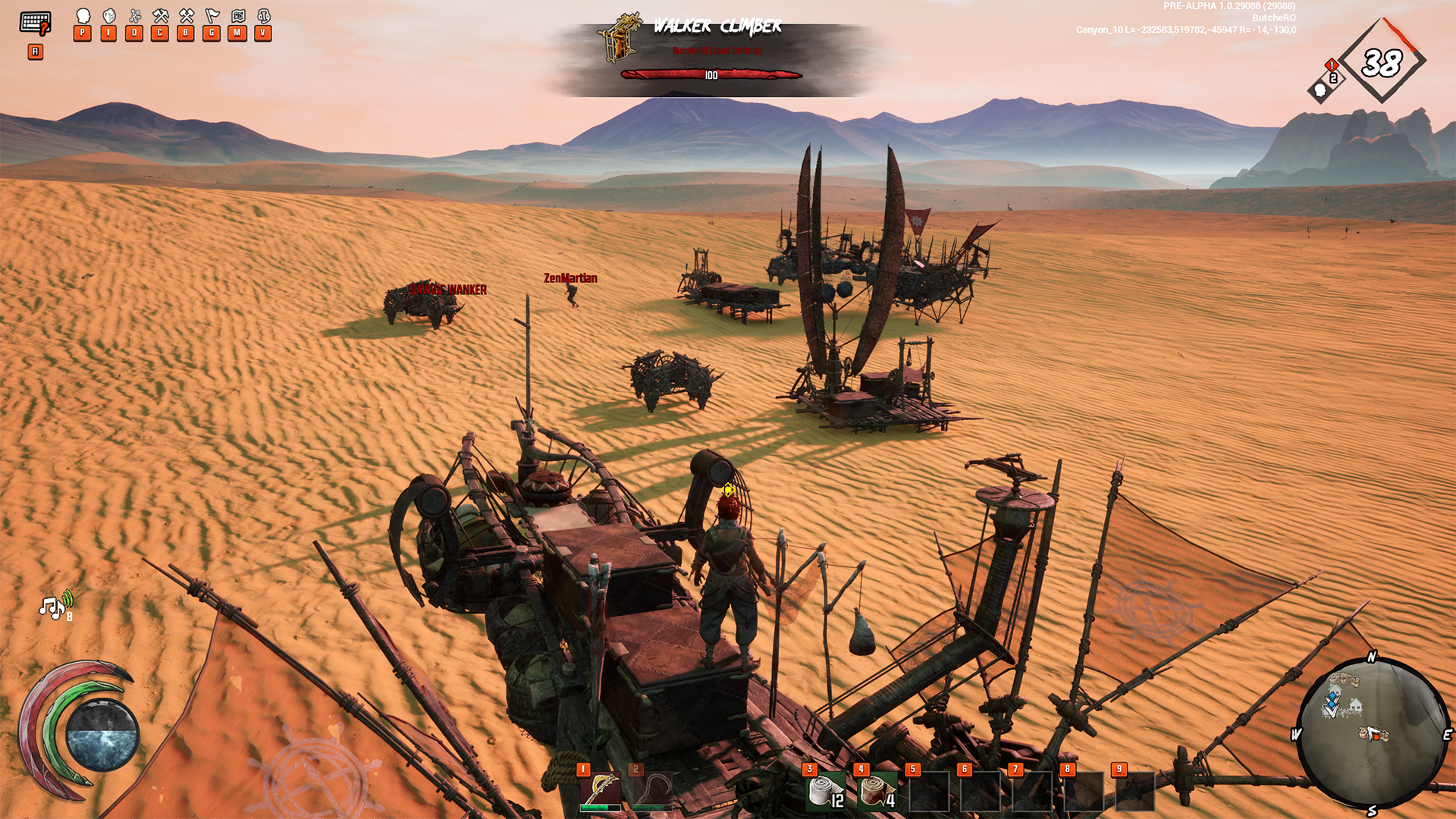Open the keyboard controls help icon
This screenshot has height=819, width=1456.
[35, 23]
